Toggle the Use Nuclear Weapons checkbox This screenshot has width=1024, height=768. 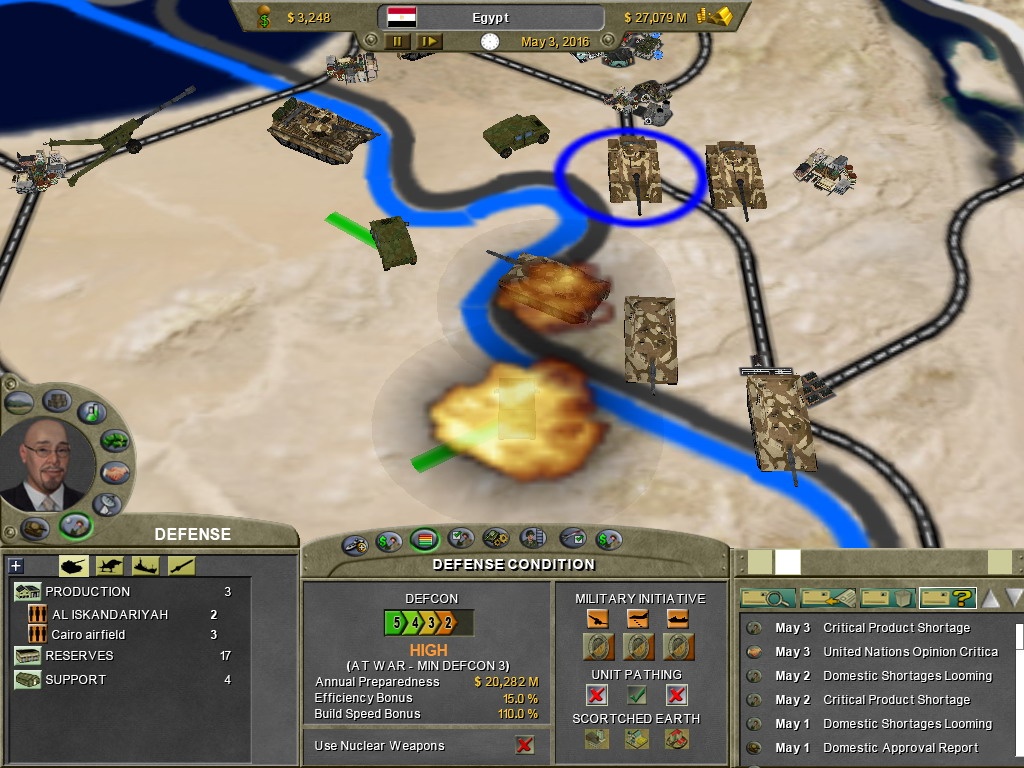point(524,745)
